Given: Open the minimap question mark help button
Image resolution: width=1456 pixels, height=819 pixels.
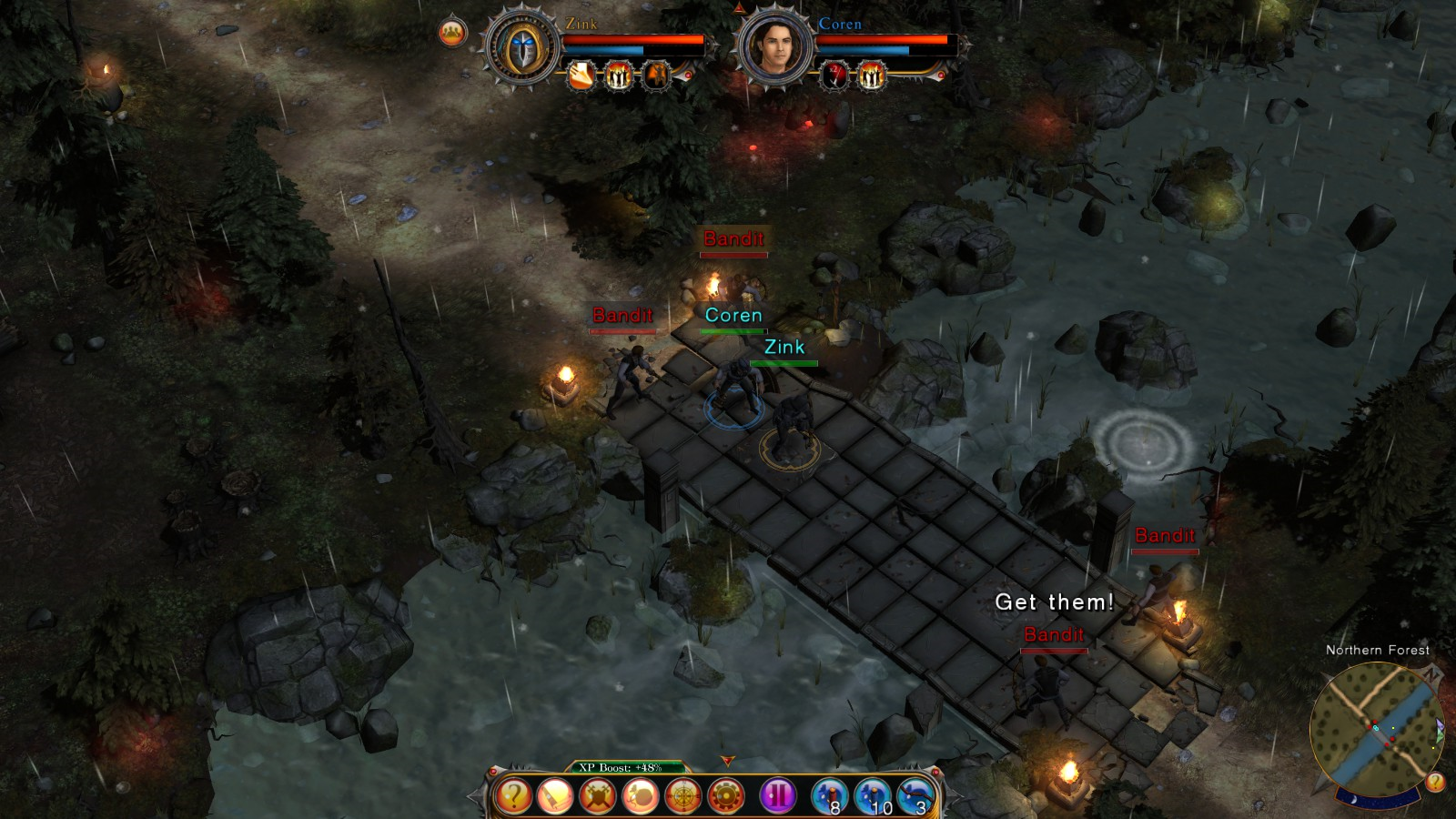Looking at the screenshot, I should coord(1435,782).
